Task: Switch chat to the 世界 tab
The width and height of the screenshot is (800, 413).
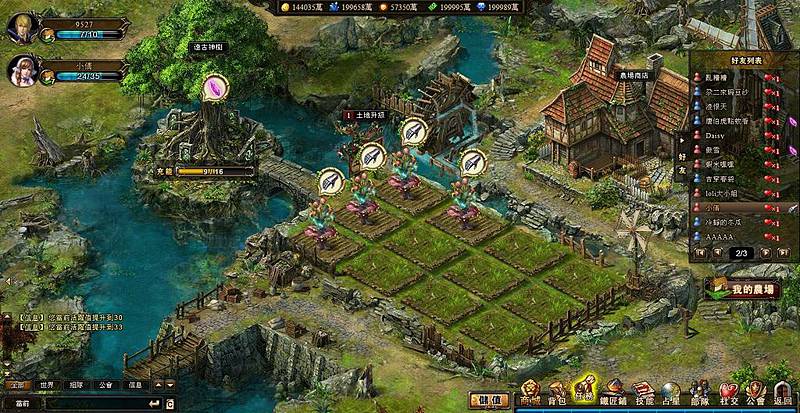Action: coord(46,384)
